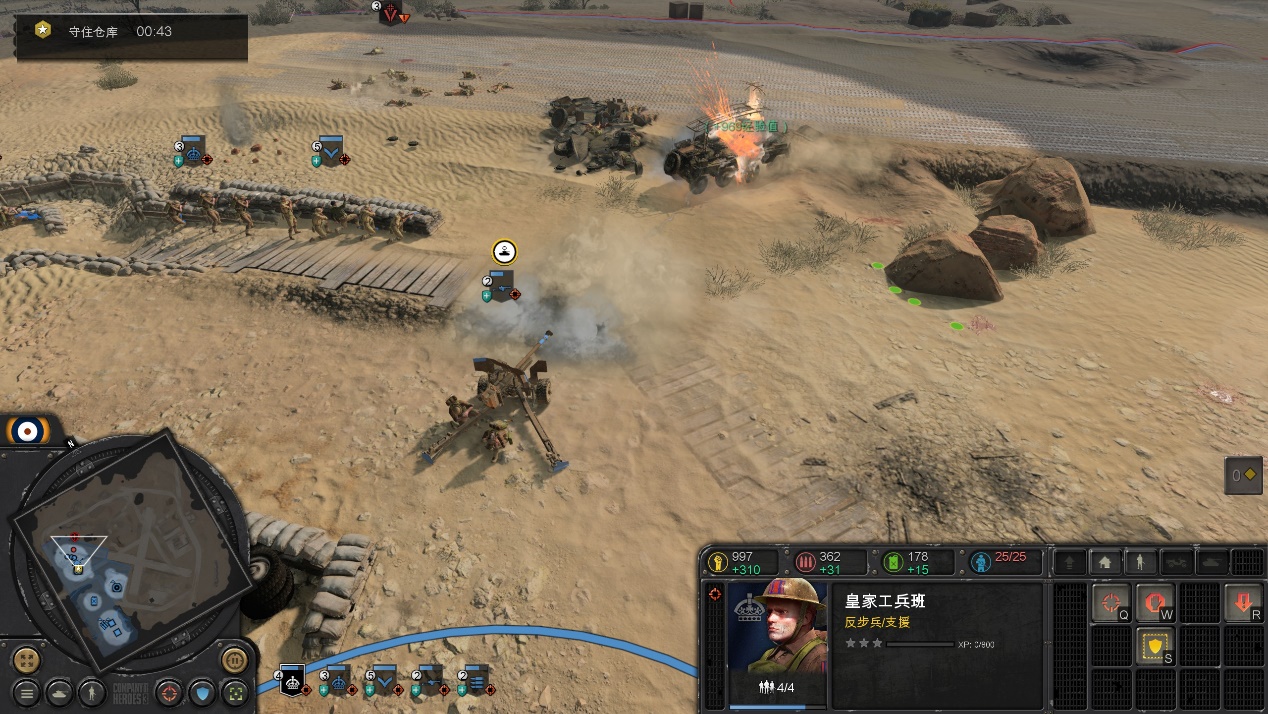
Task: Click the gold four-arrows button below the minimap
Action: (x=27, y=660)
